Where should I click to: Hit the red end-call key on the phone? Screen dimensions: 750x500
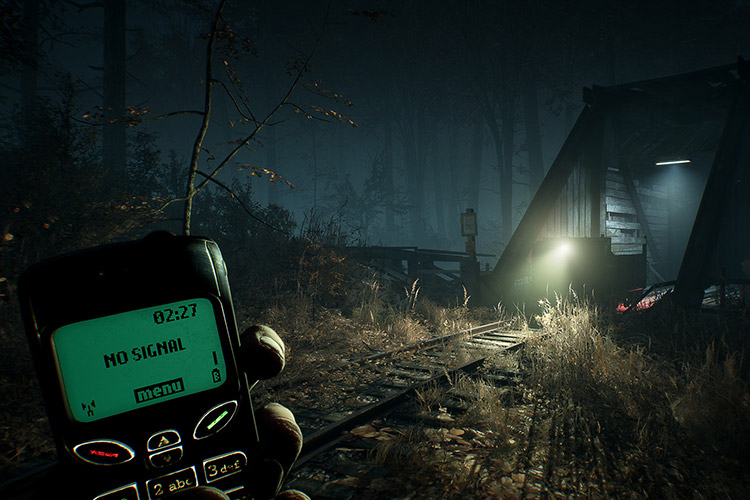click(x=104, y=452)
